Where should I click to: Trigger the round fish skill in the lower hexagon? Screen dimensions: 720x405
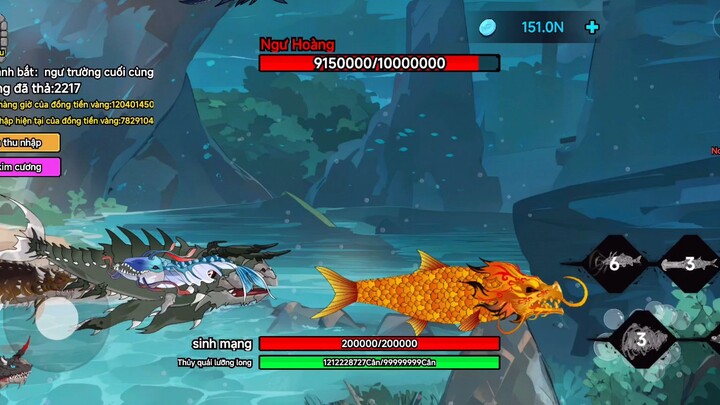[x=642, y=337]
